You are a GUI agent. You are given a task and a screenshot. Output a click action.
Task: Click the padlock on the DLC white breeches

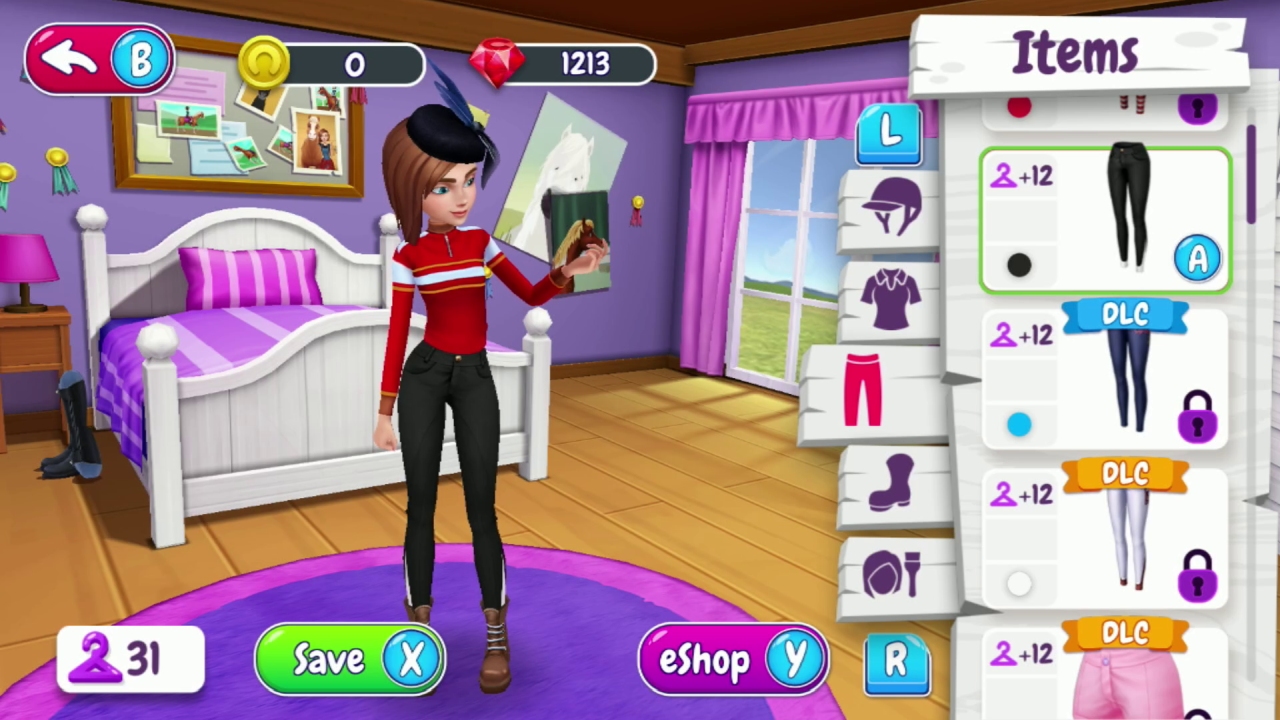(1198, 578)
